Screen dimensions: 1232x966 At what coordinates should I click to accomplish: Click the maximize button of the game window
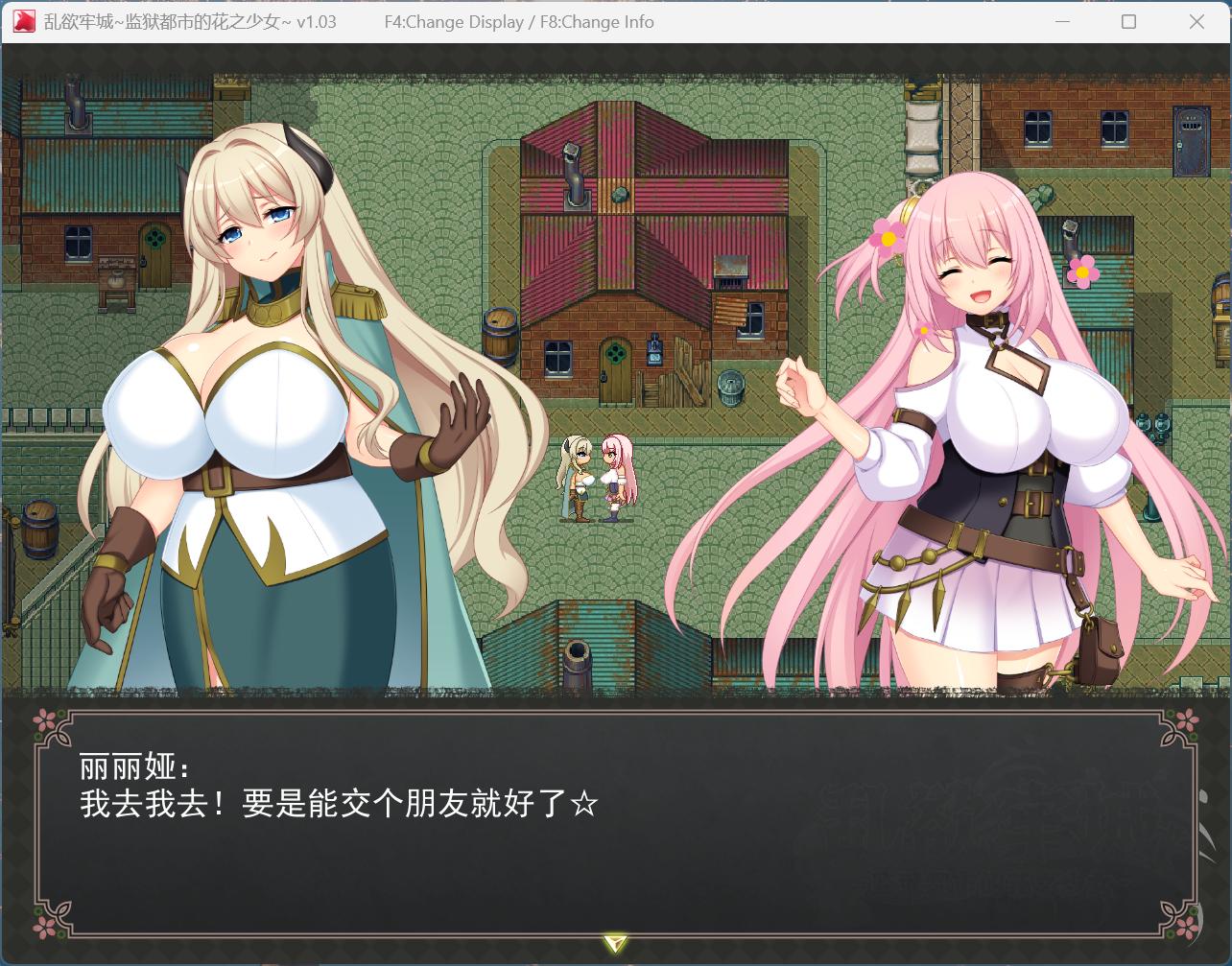[x=1130, y=21]
